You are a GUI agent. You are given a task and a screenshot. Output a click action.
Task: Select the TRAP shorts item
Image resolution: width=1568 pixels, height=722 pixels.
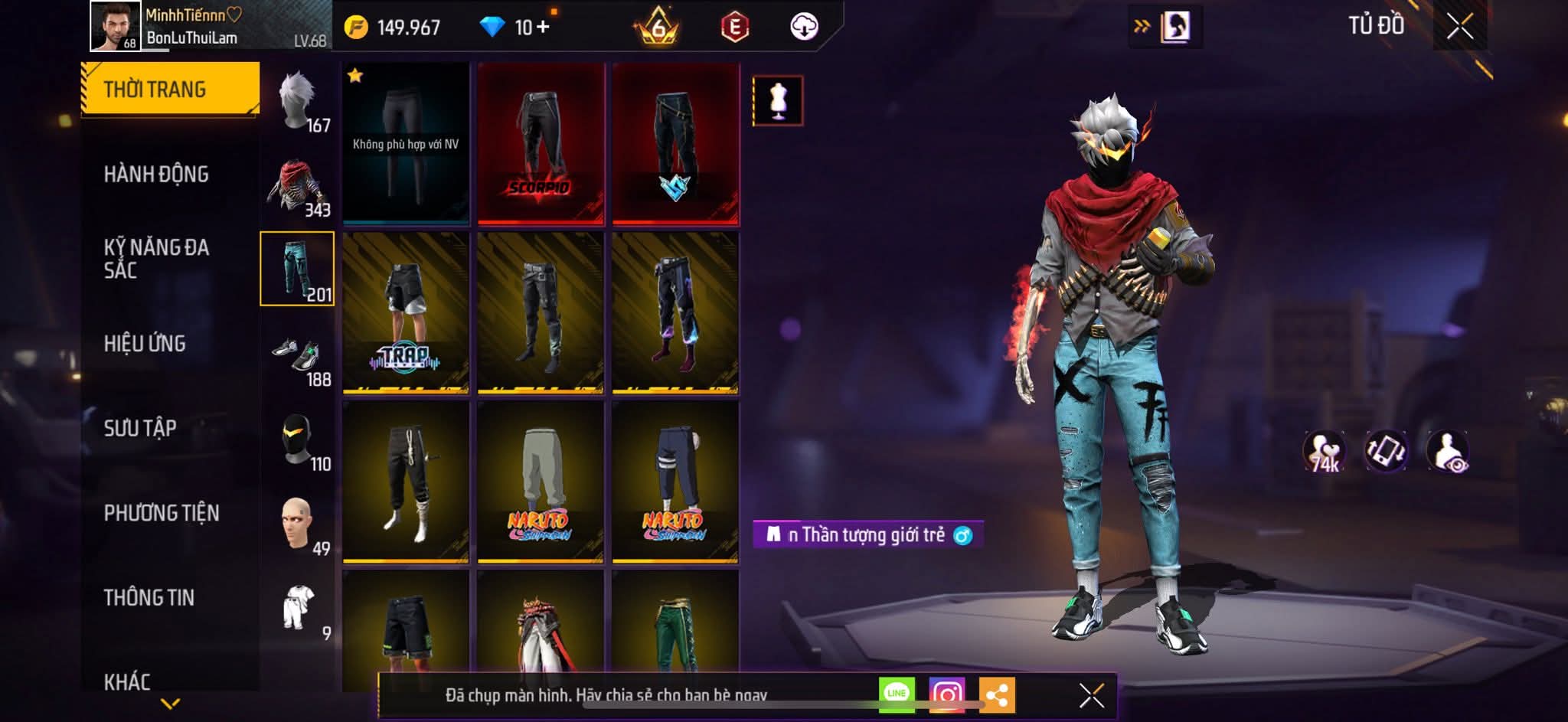click(x=406, y=314)
